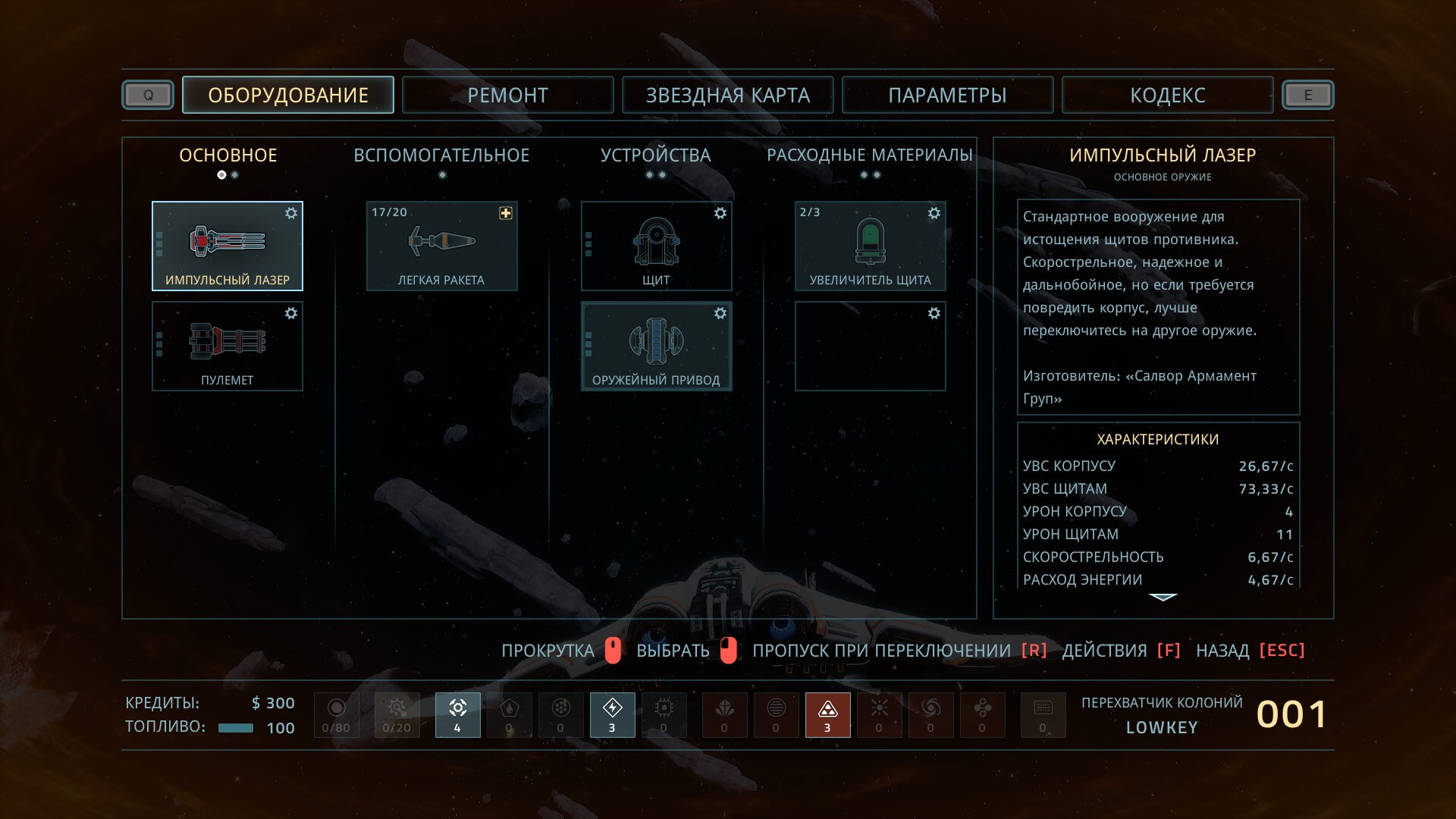Pick the ЩИТ device slot
This screenshot has height=819, width=1456.
tap(656, 246)
